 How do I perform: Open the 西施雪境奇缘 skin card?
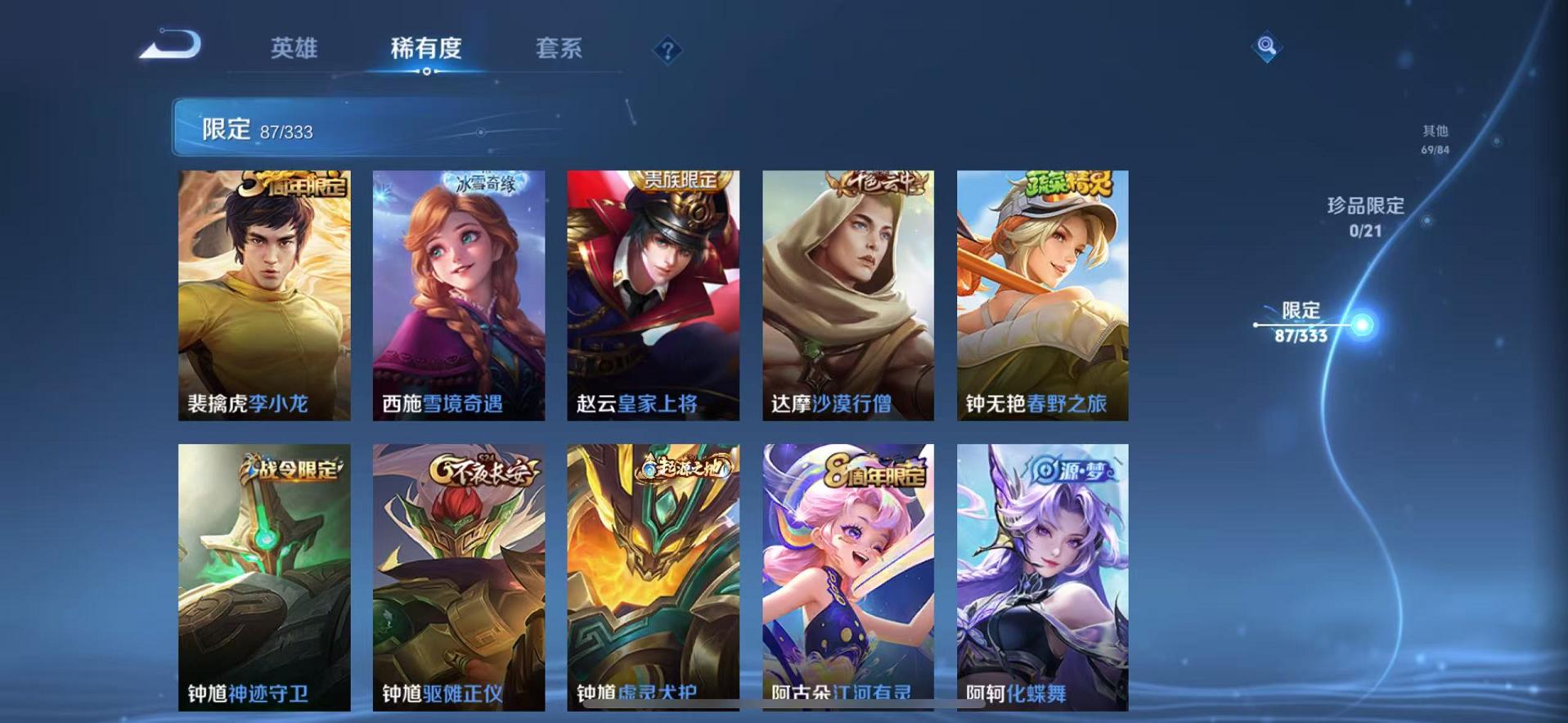click(458, 294)
